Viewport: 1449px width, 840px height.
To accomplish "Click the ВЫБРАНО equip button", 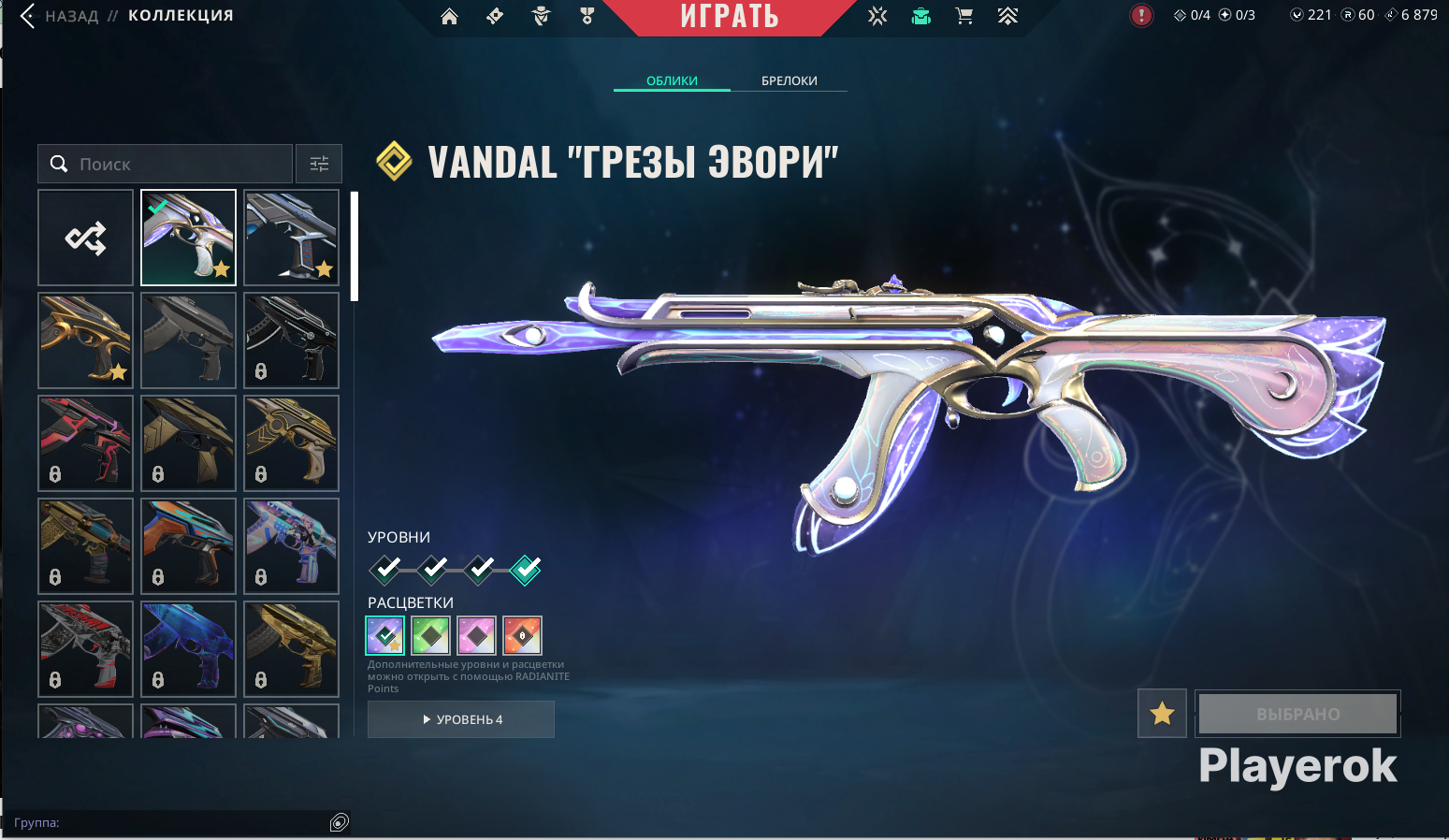I will 1297,714.
